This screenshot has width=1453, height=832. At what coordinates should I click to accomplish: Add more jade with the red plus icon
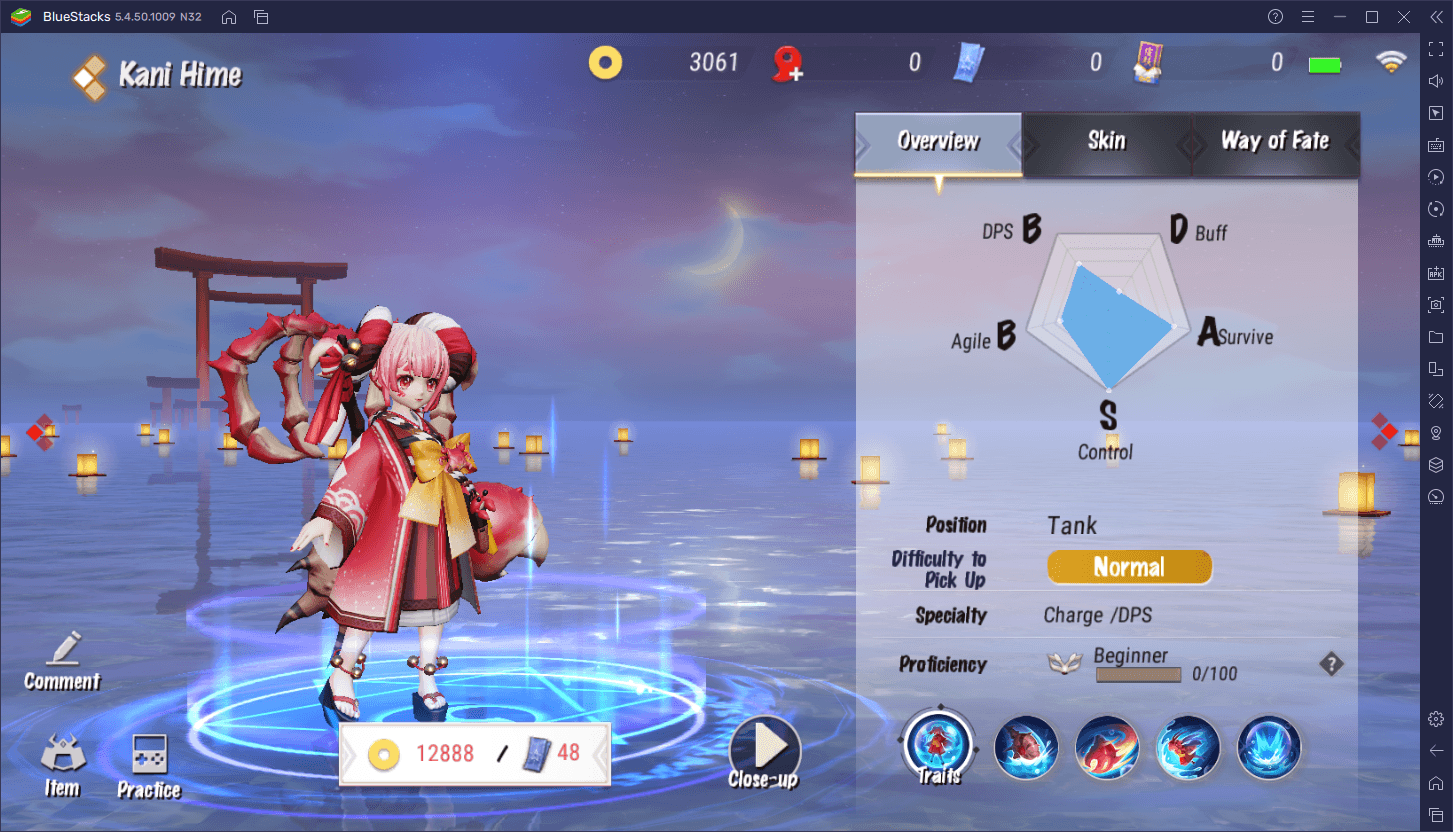(789, 65)
